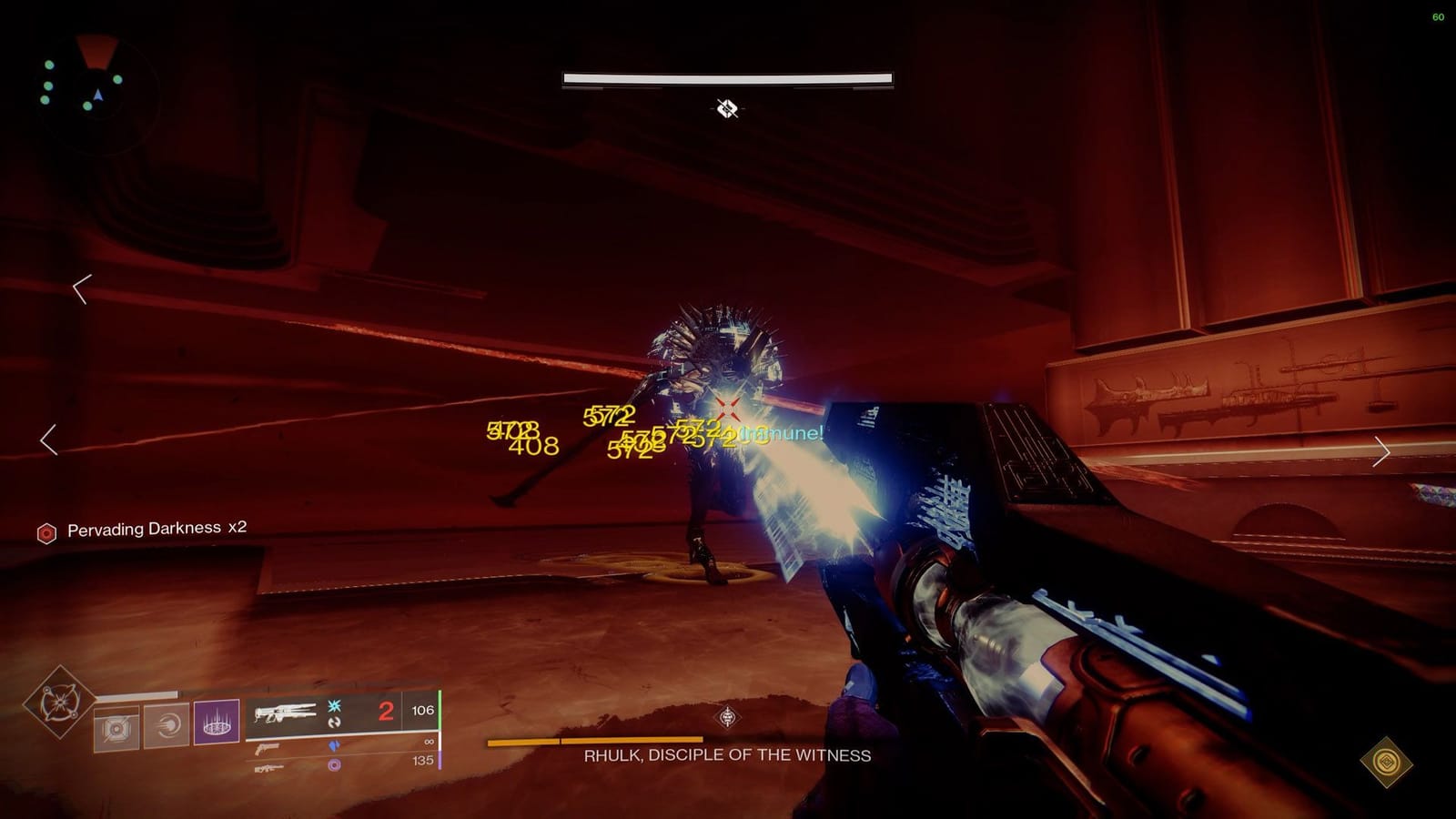This screenshot has height=819, width=1456.
Task: Expand the right navigation chevron
Action: point(1384,450)
